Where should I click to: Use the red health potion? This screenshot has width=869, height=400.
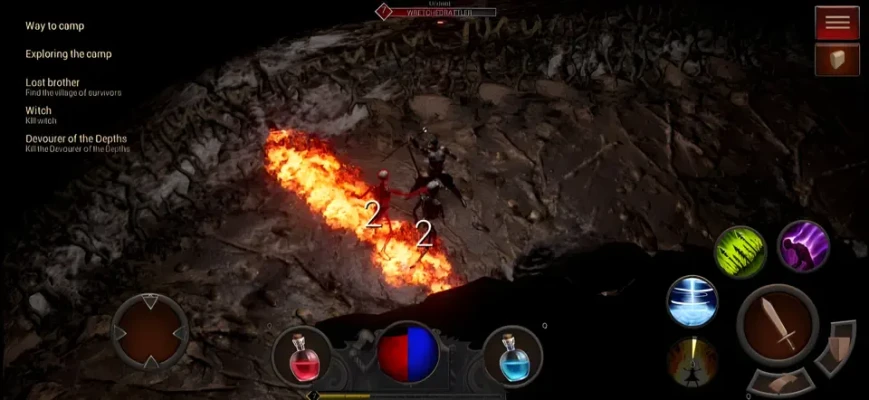pyautogui.click(x=301, y=355)
